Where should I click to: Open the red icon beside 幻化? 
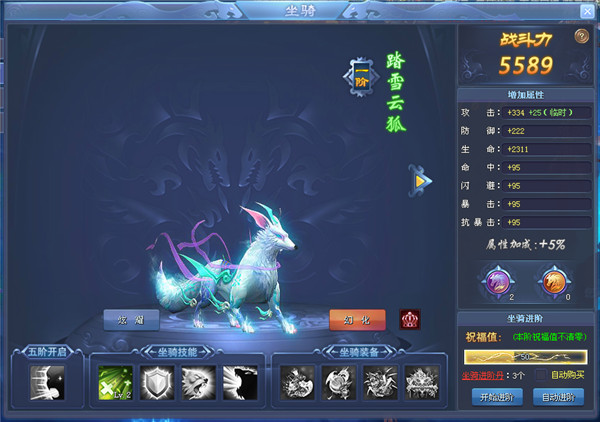pyautogui.click(x=410, y=320)
